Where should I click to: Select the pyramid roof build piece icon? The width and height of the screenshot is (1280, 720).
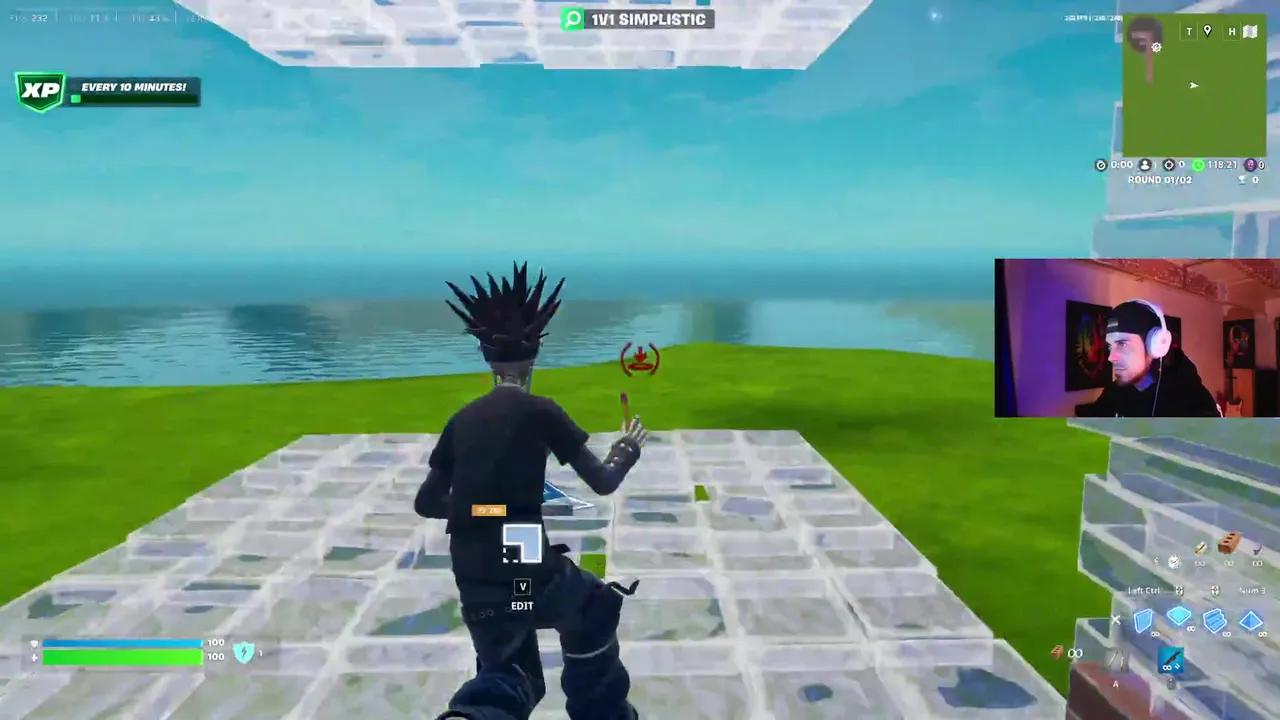(1253, 619)
